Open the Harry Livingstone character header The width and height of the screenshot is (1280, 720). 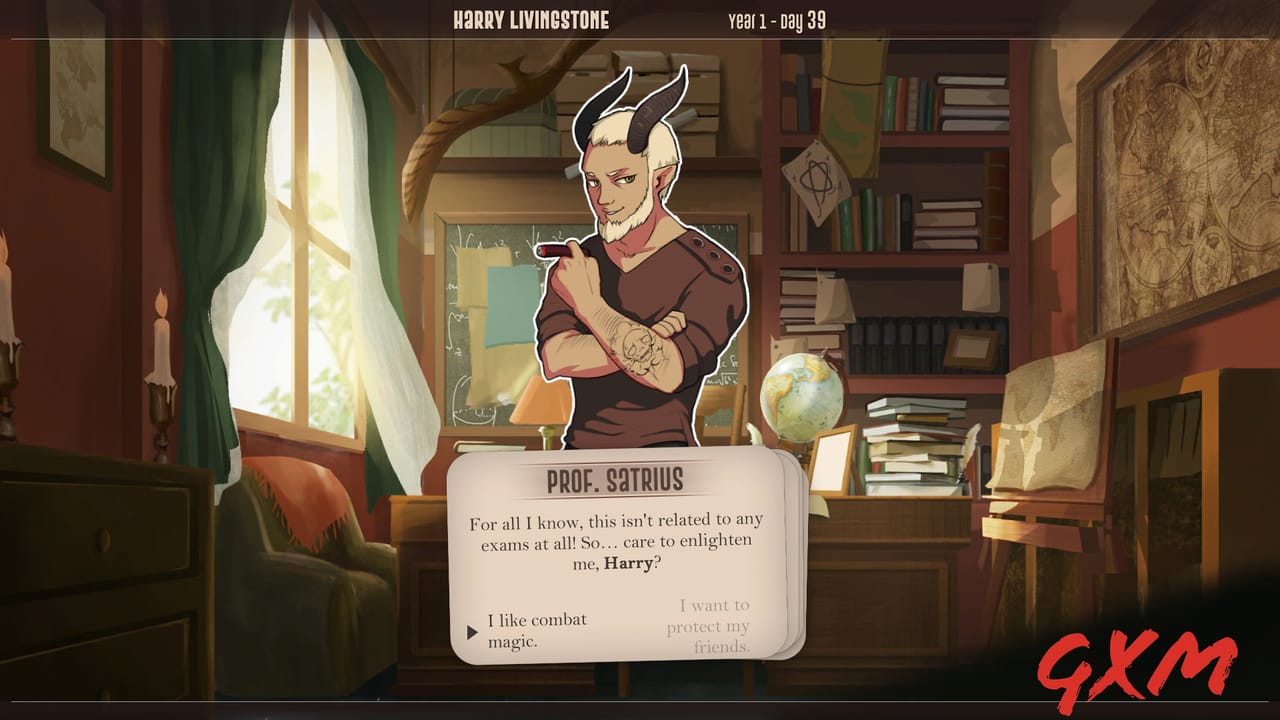pos(531,18)
